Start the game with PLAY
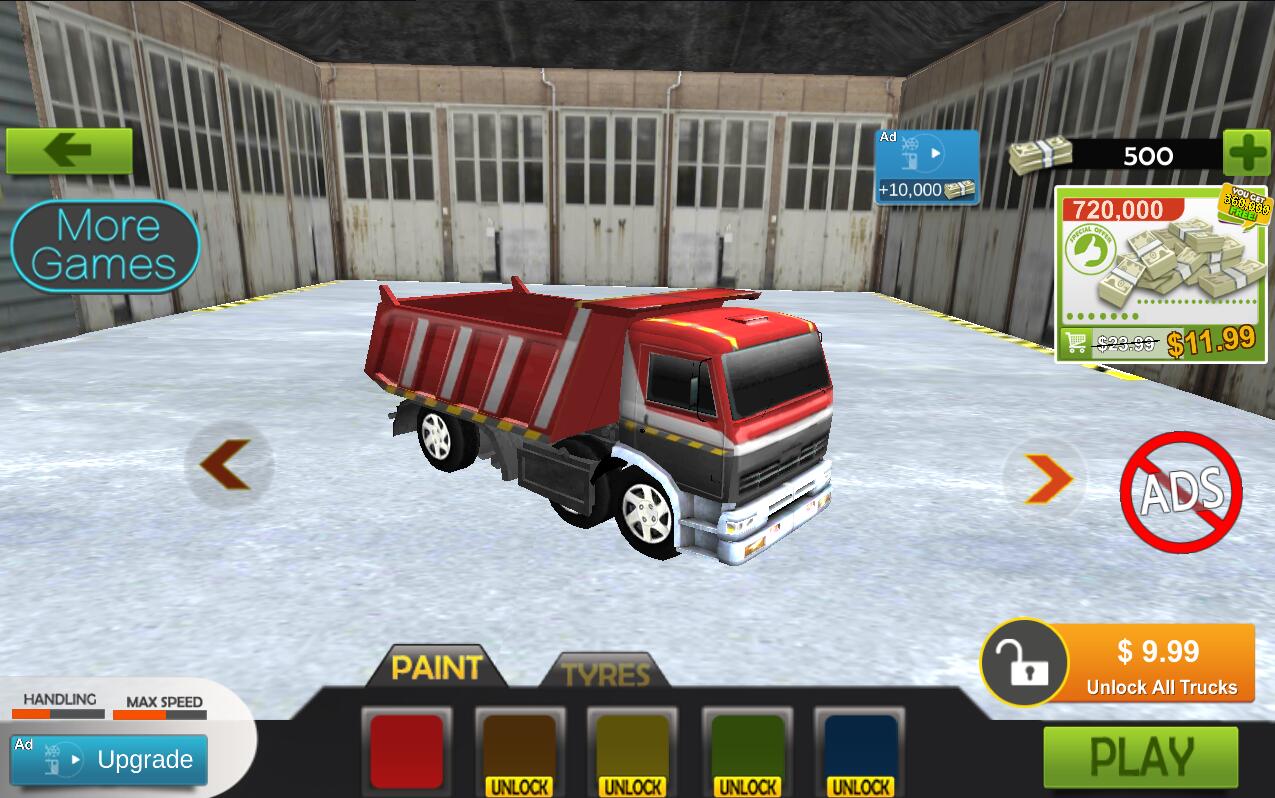The image size is (1275, 798). (1141, 757)
